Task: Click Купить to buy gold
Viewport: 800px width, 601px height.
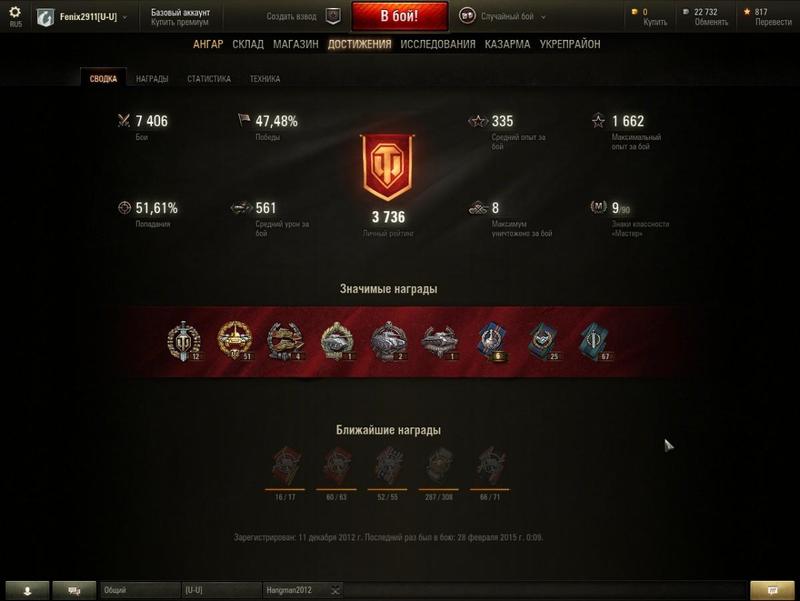Action: [x=654, y=22]
